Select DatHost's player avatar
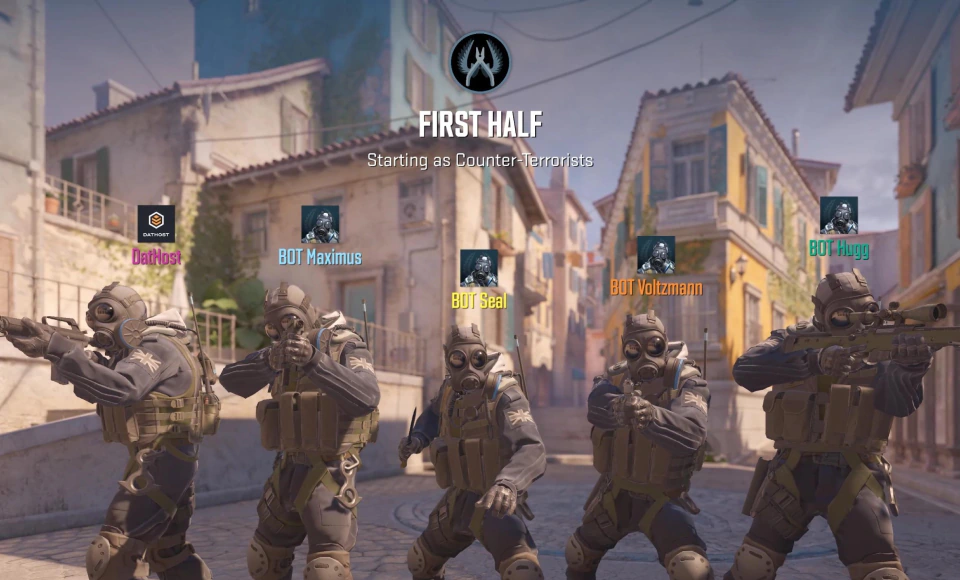Image resolution: width=960 pixels, height=580 pixels. click(x=156, y=223)
